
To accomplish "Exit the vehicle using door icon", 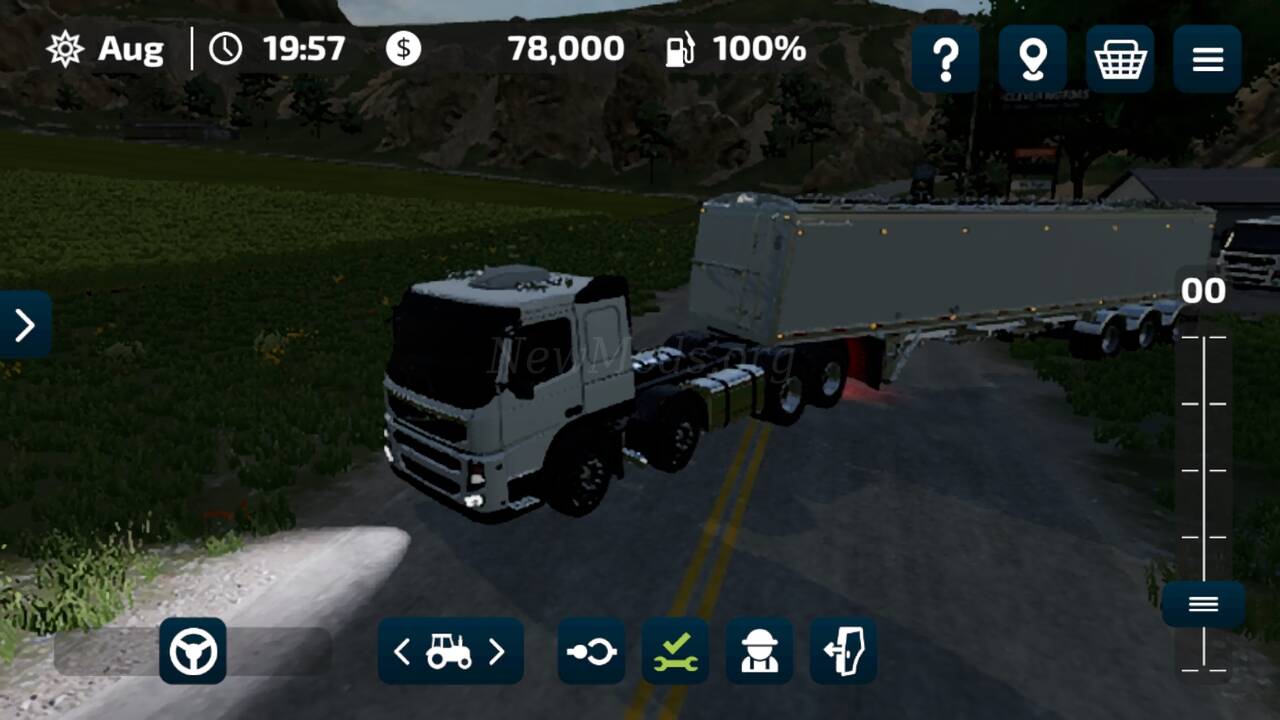I will click(843, 652).
